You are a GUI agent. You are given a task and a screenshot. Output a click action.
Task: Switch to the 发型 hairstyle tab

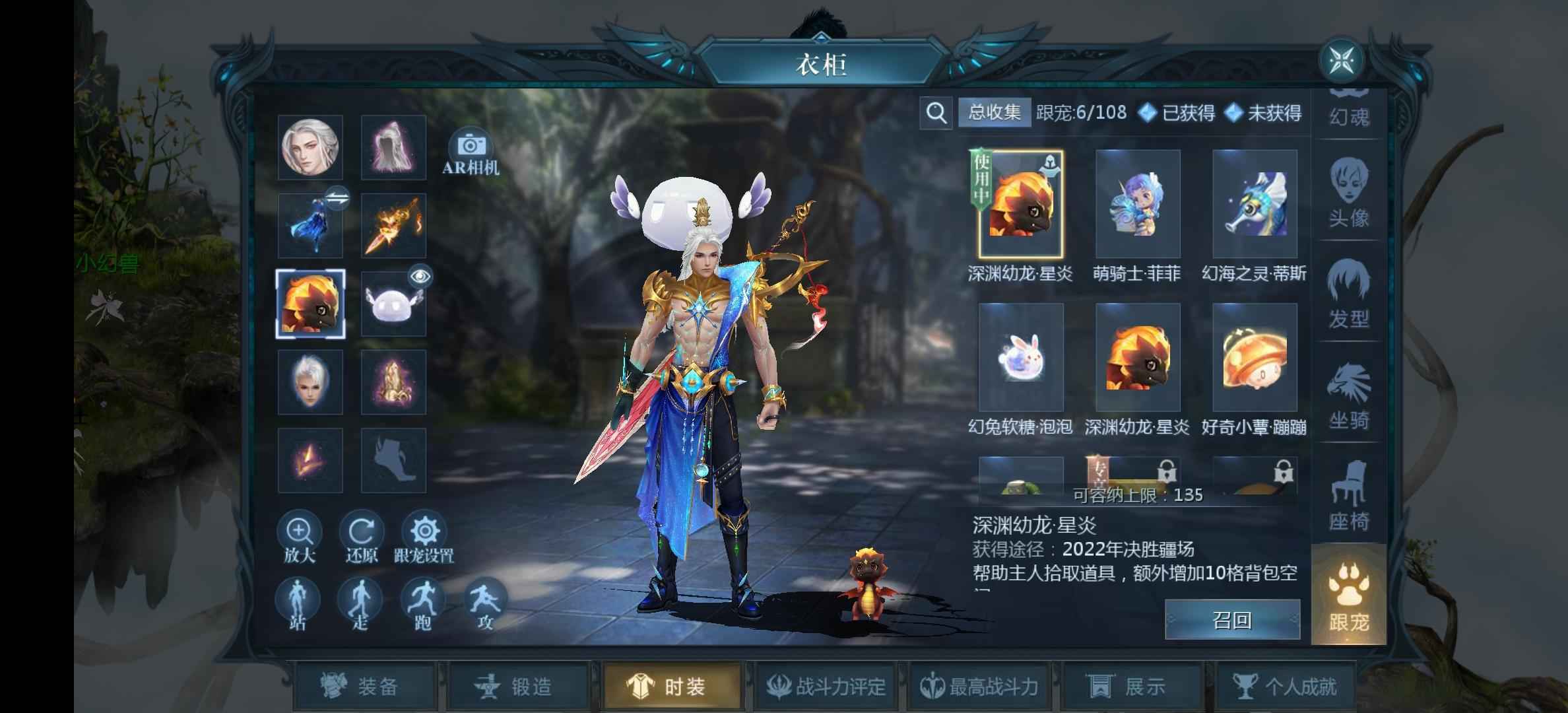click(1348, 294)
